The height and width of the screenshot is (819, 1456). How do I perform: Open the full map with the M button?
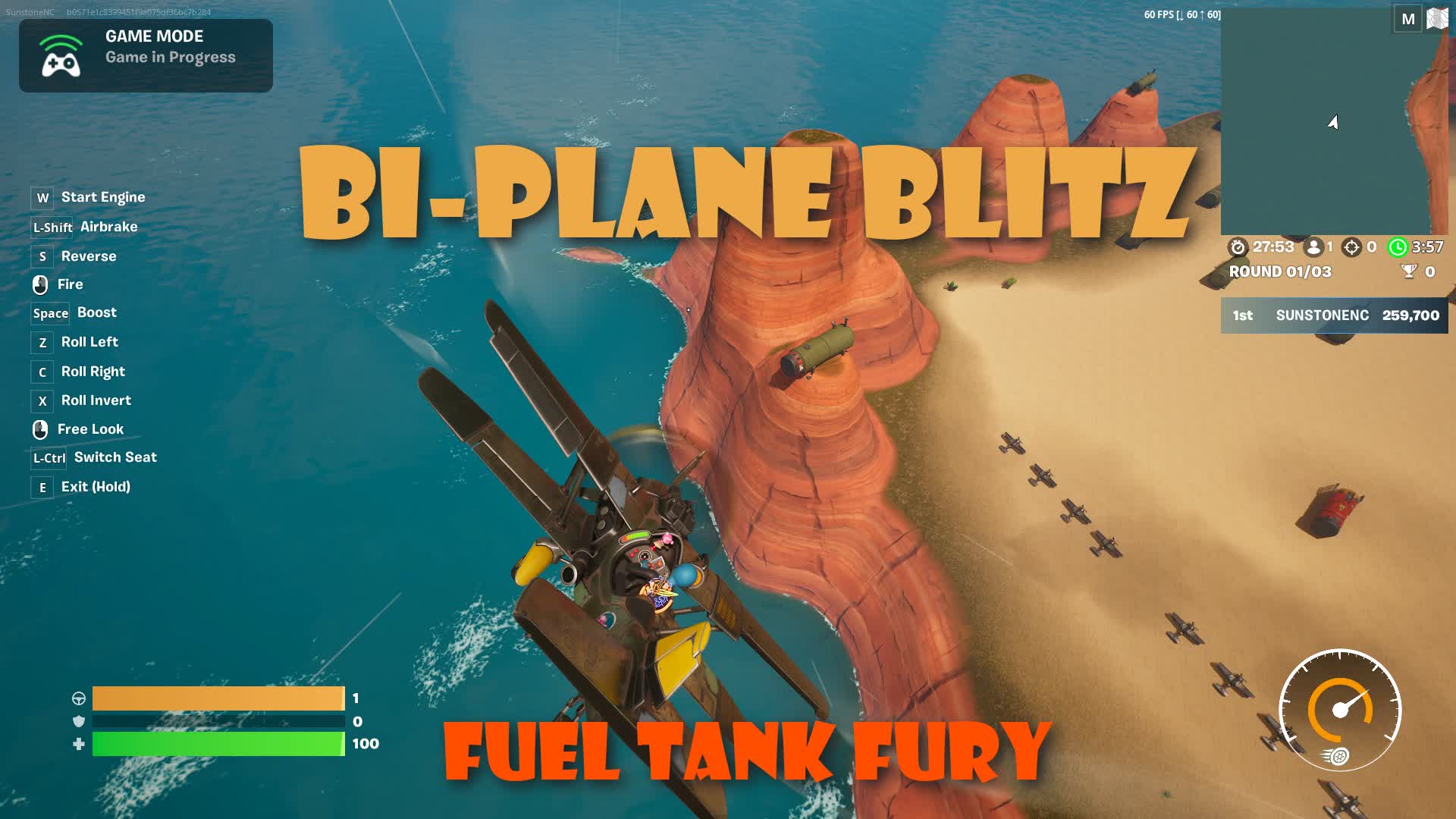click(1407, 19)
